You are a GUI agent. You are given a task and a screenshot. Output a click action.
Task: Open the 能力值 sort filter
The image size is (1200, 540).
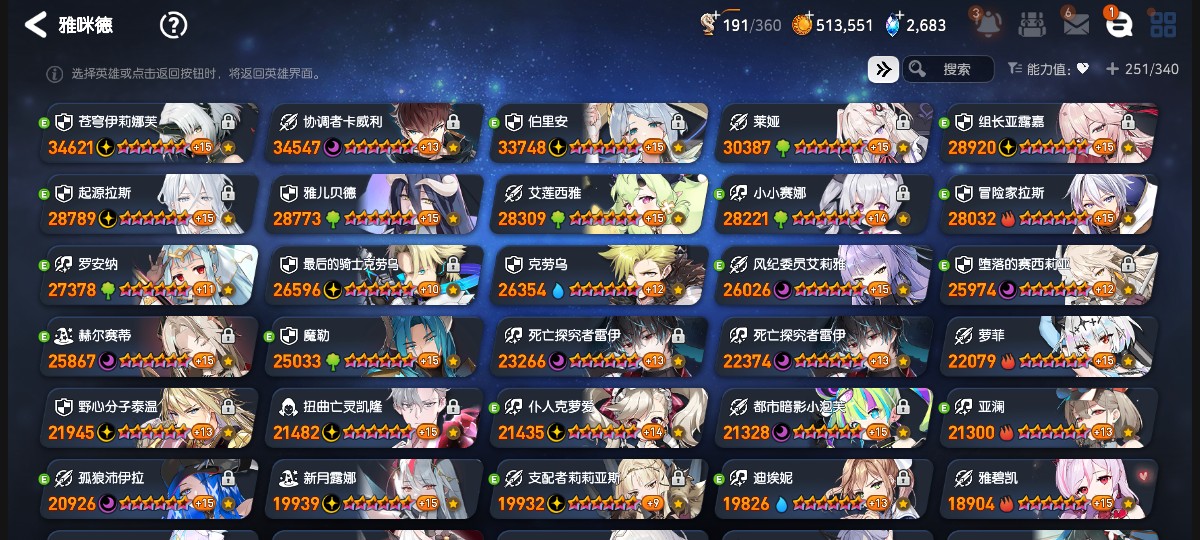(x=1048, y=69)
